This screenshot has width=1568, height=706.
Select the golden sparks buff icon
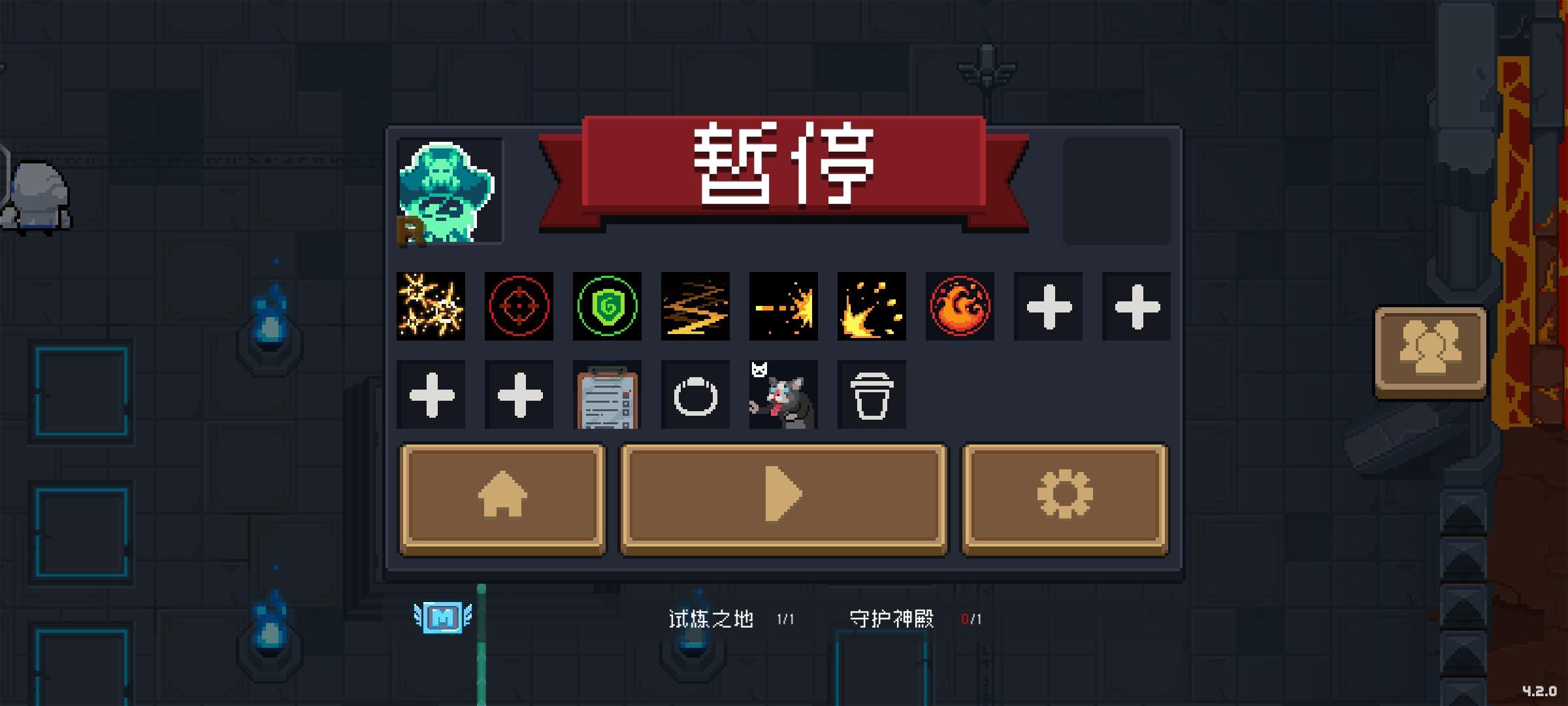pyautogui.click(x=433, y=307)
